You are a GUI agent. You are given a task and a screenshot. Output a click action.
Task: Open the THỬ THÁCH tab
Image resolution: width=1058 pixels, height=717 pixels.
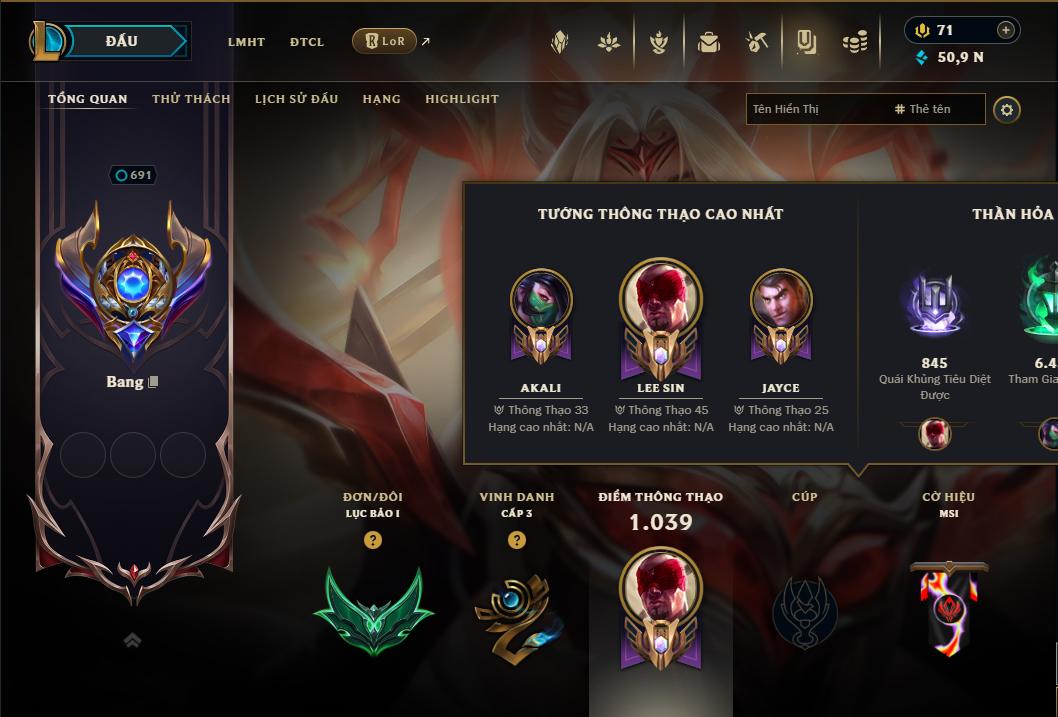(x=191, y=99)
